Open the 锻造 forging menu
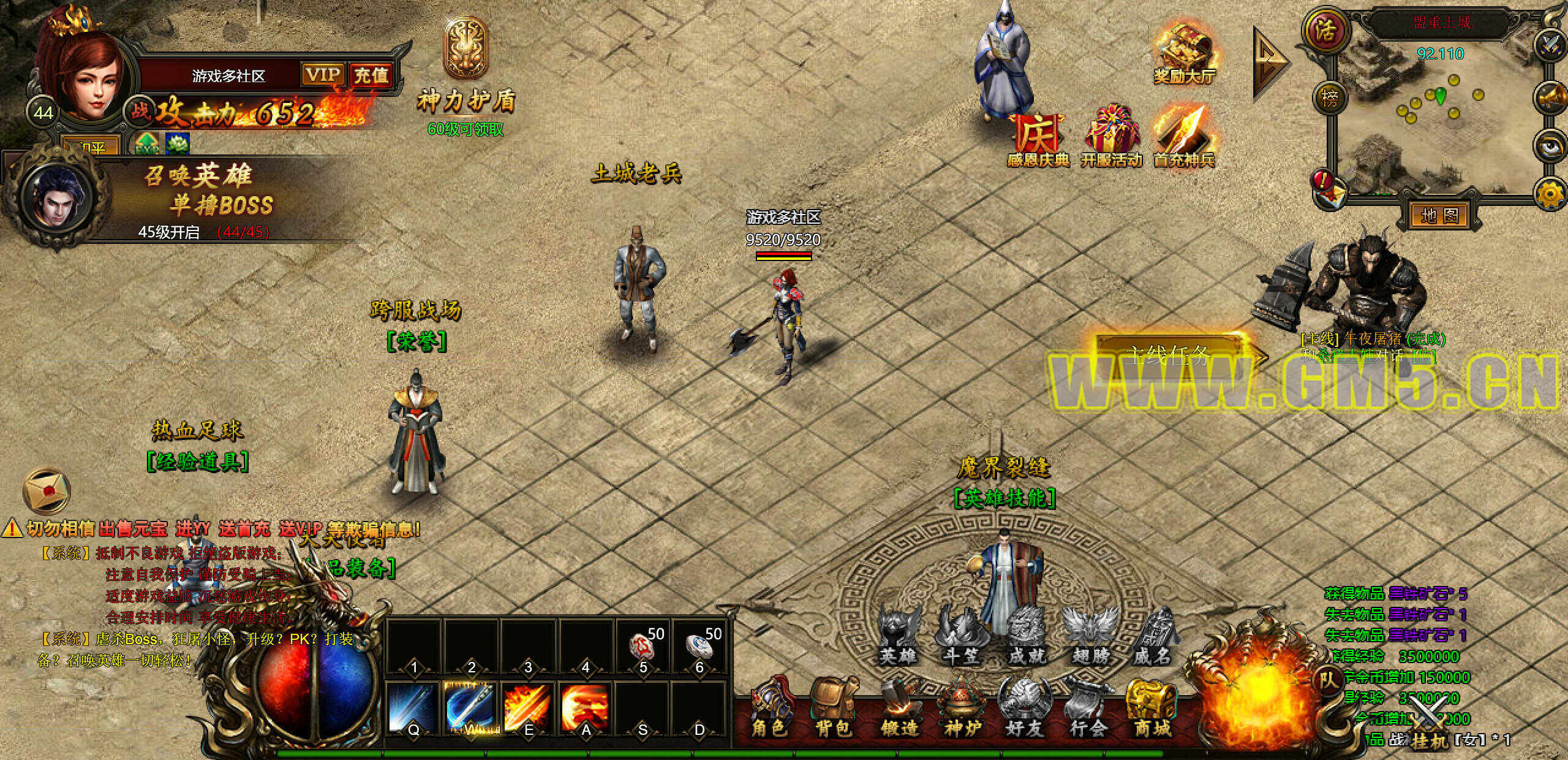The width and height of the screenshot is (1568, 760). click(899, 708)
